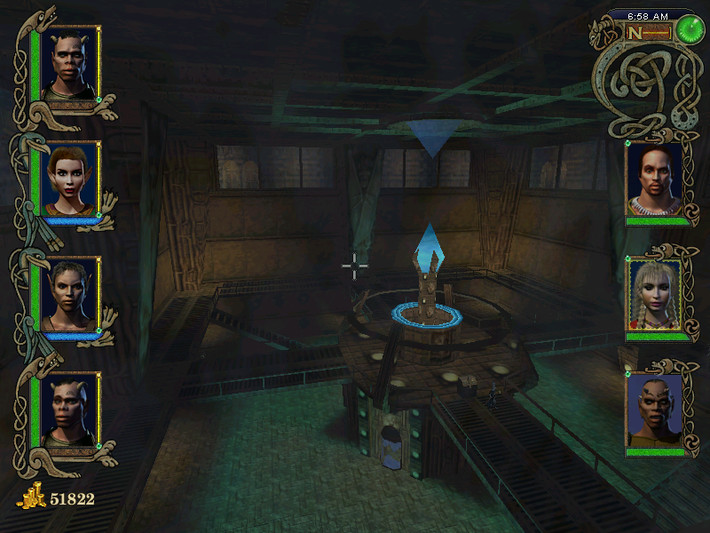This screenshot has height=533, width=710.
Task: Select the auburn-haired elf woman portrait
Action: (72, 177)
